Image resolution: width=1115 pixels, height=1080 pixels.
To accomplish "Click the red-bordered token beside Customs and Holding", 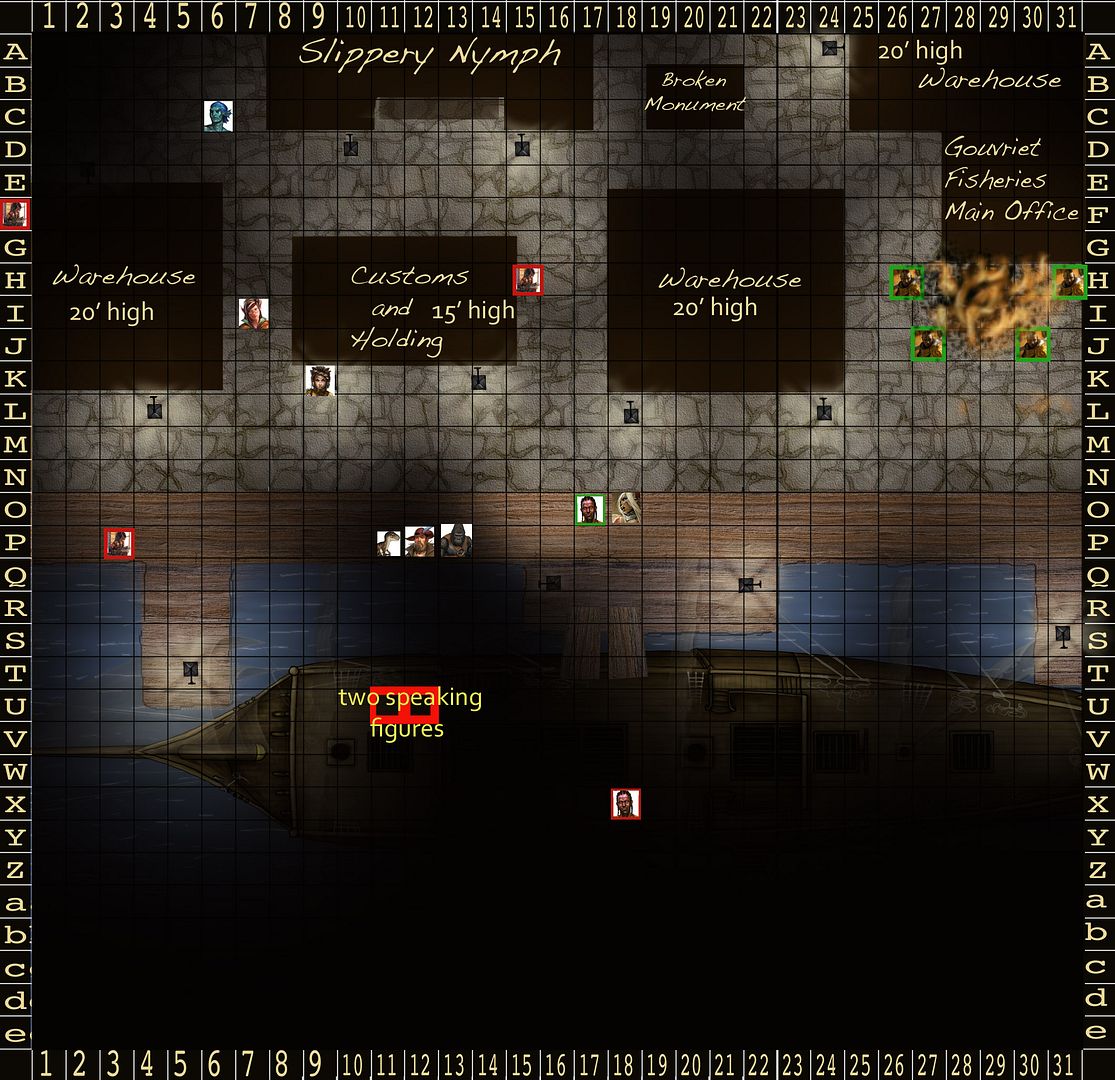I will (x=527, y=280).
